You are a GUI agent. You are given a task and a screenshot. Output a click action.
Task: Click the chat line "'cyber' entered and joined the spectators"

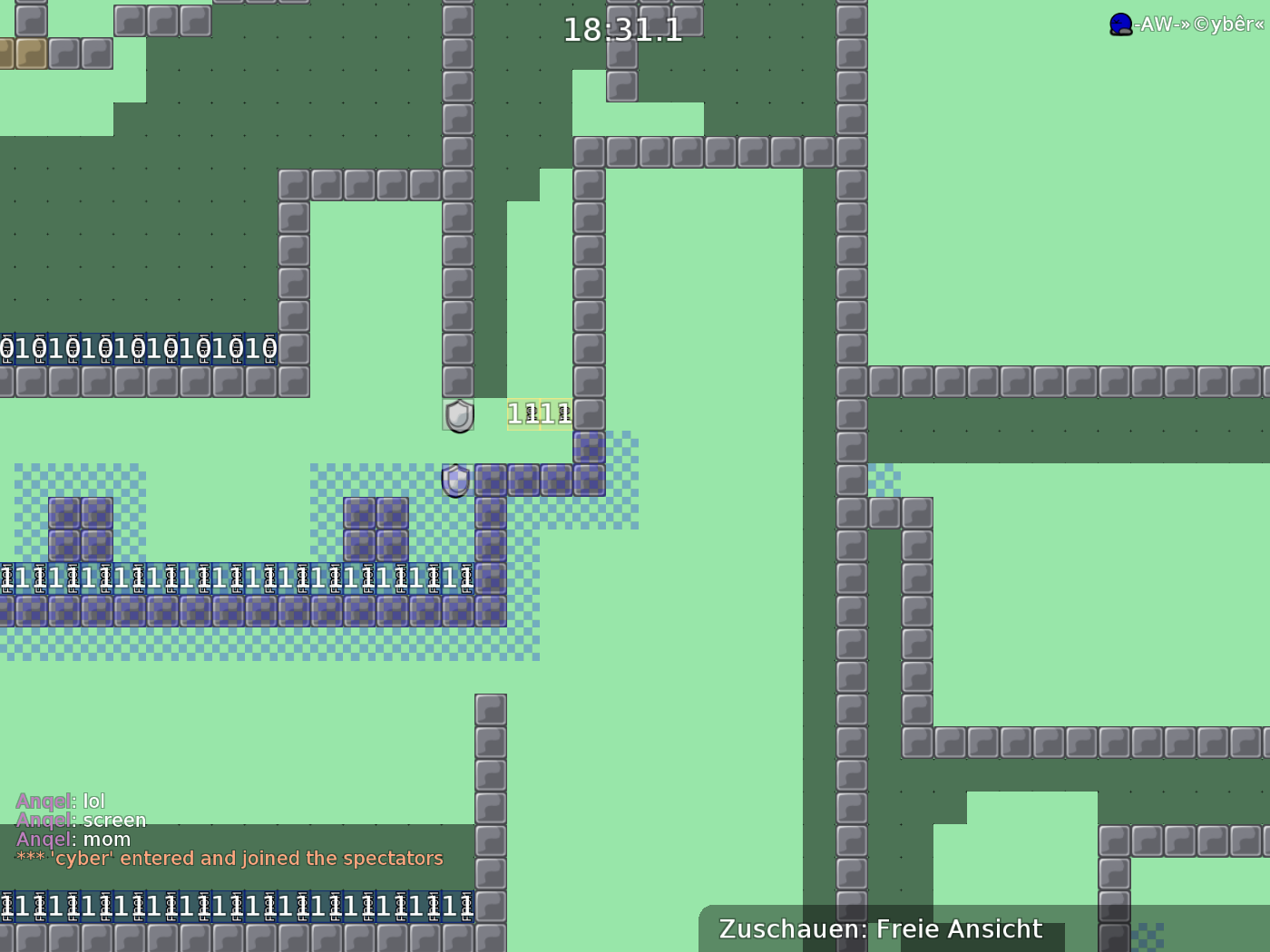coord(229,858)
